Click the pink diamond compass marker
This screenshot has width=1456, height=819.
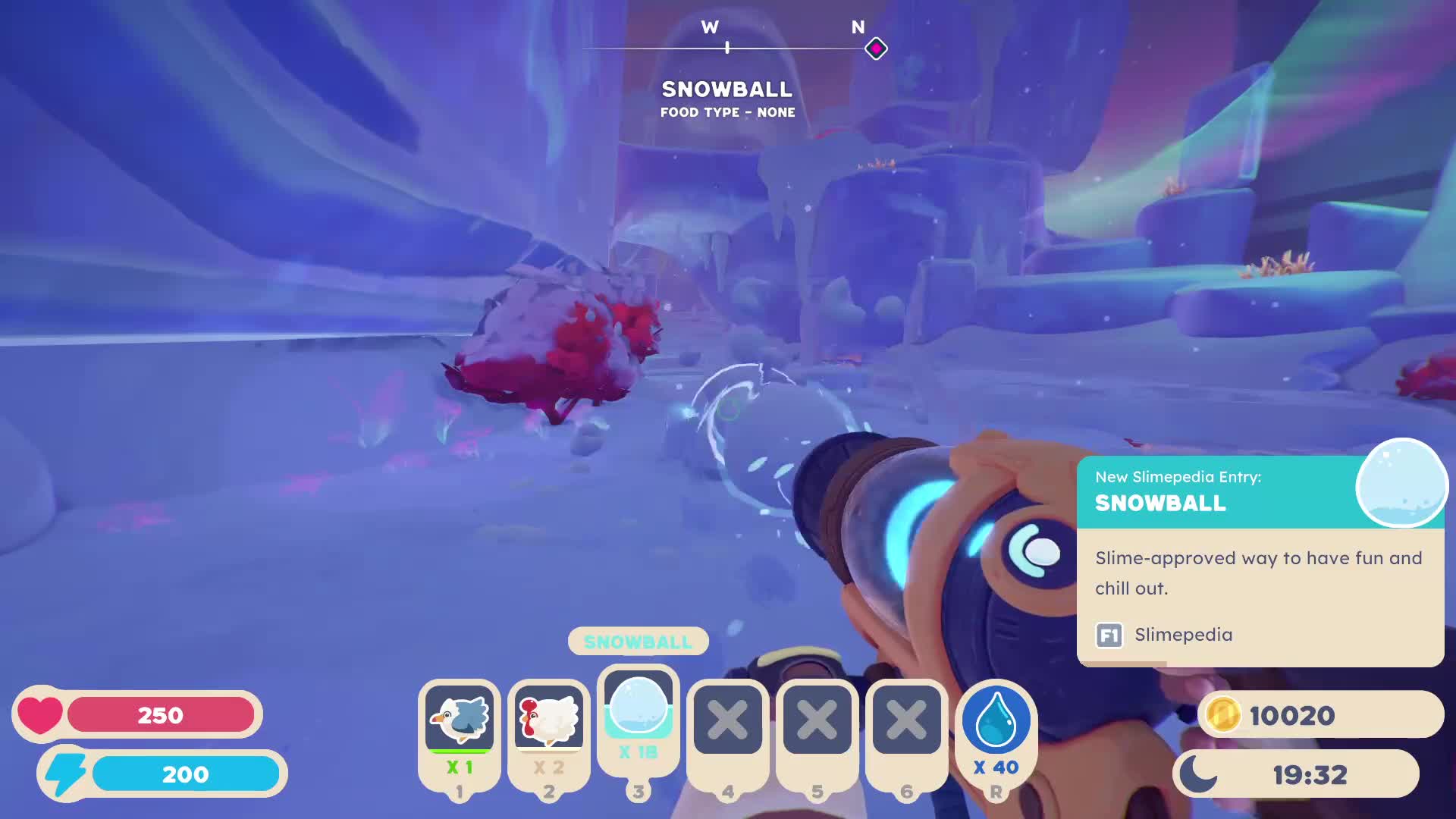coord(876,49)
